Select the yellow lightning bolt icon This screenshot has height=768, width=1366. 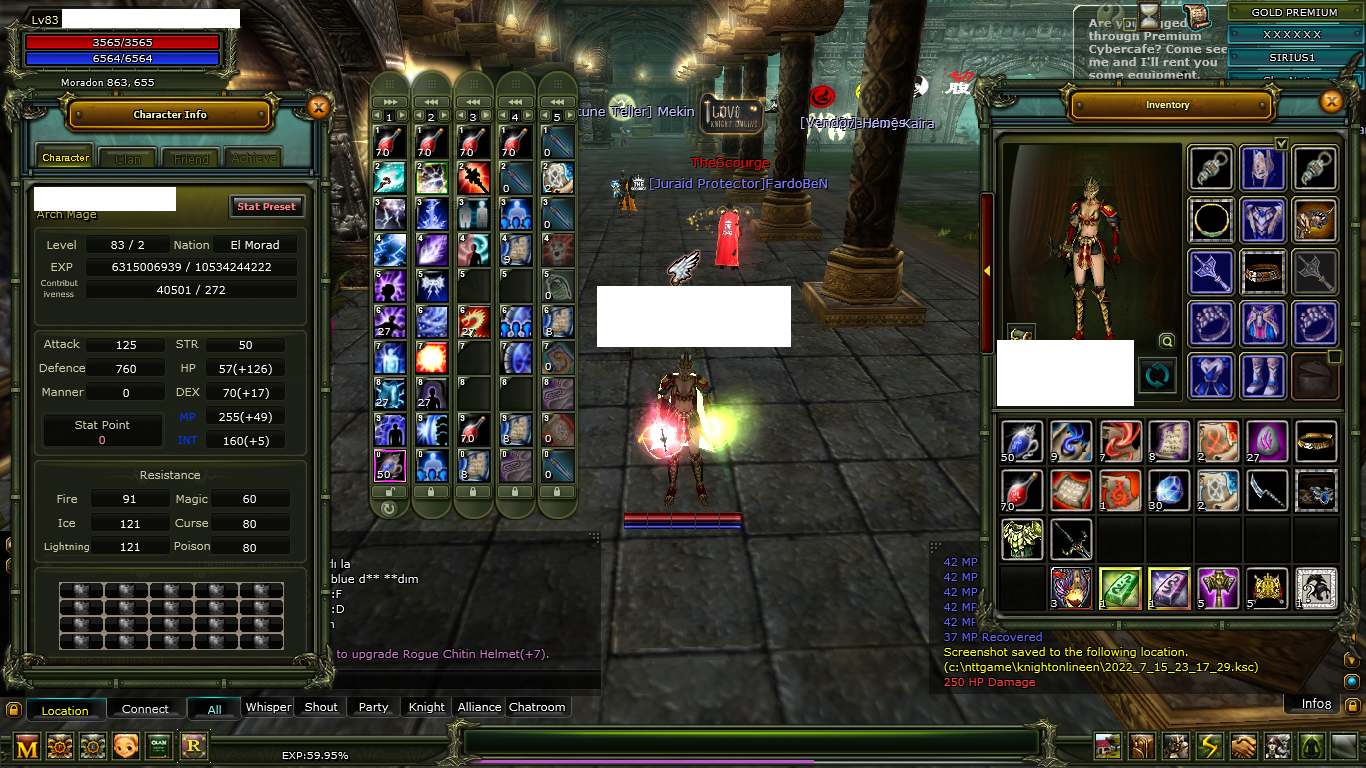tap(1208, 745)
